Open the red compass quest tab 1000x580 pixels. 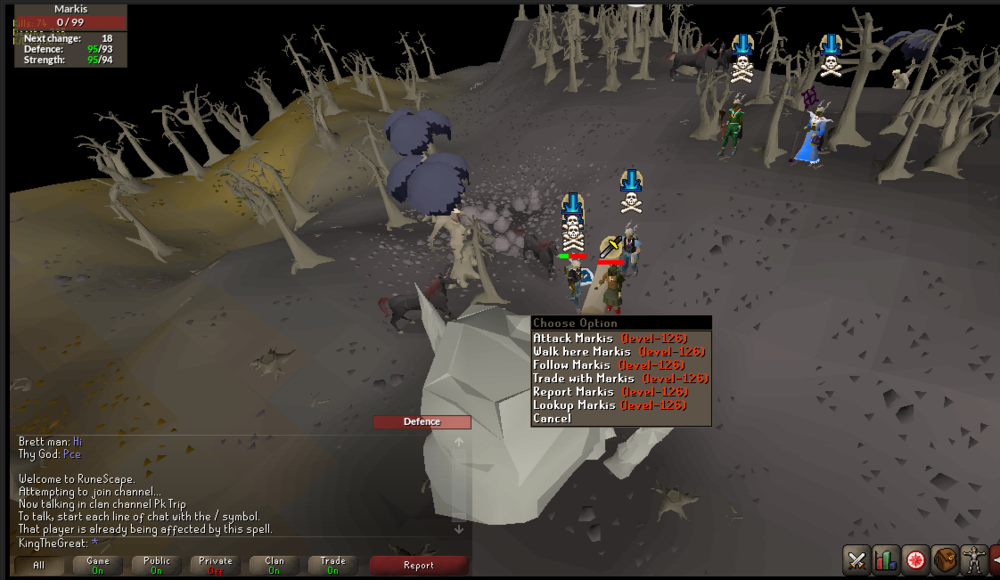click(915, 560)
